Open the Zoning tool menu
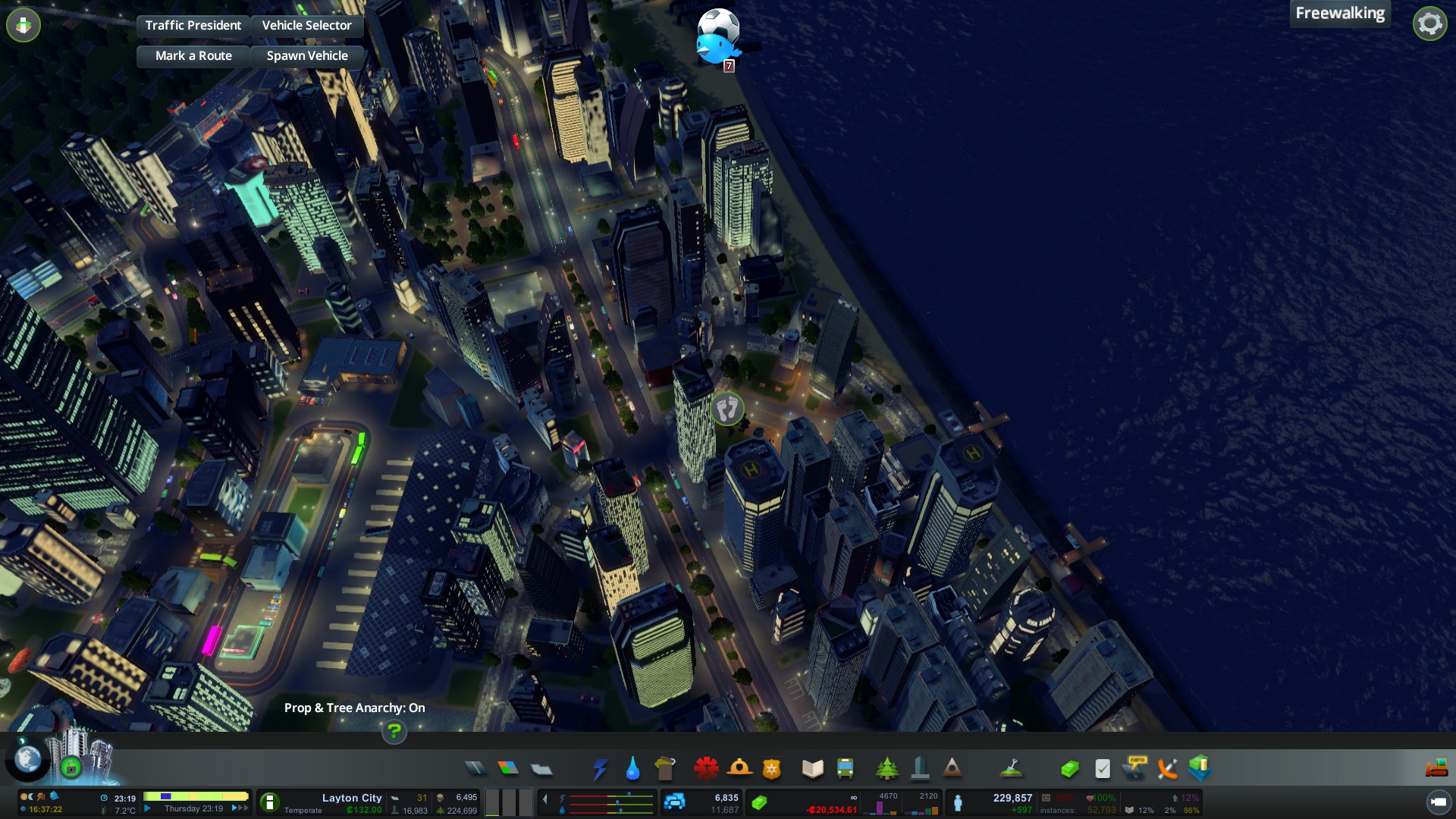Screen dimensions: 1456x819 click(x=508, y=769)
